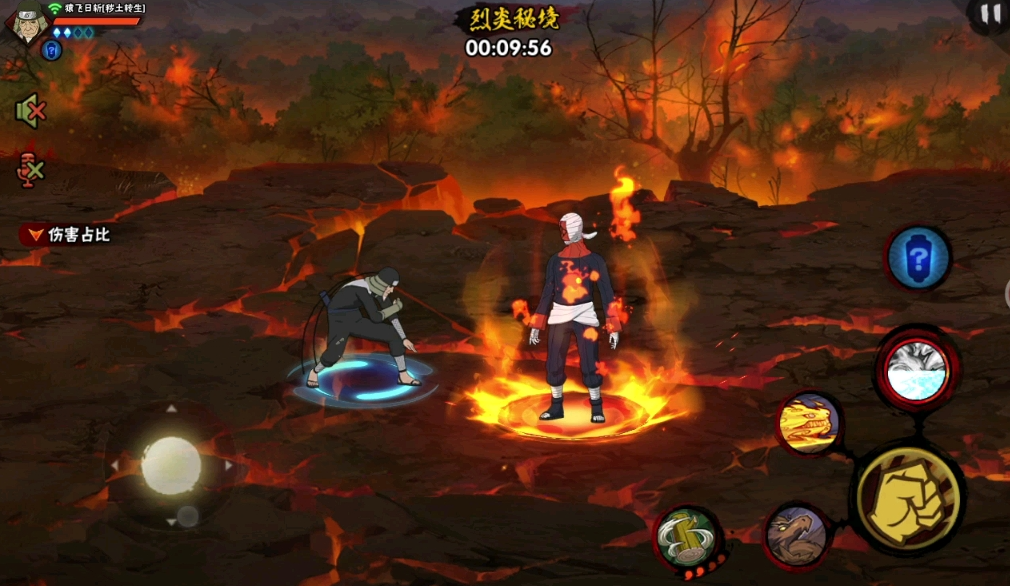The image size is (1010, 586).
Task: Trigger the half-charged ultimate skill icon
Action: pyautogui.click(x=916, y=370)
